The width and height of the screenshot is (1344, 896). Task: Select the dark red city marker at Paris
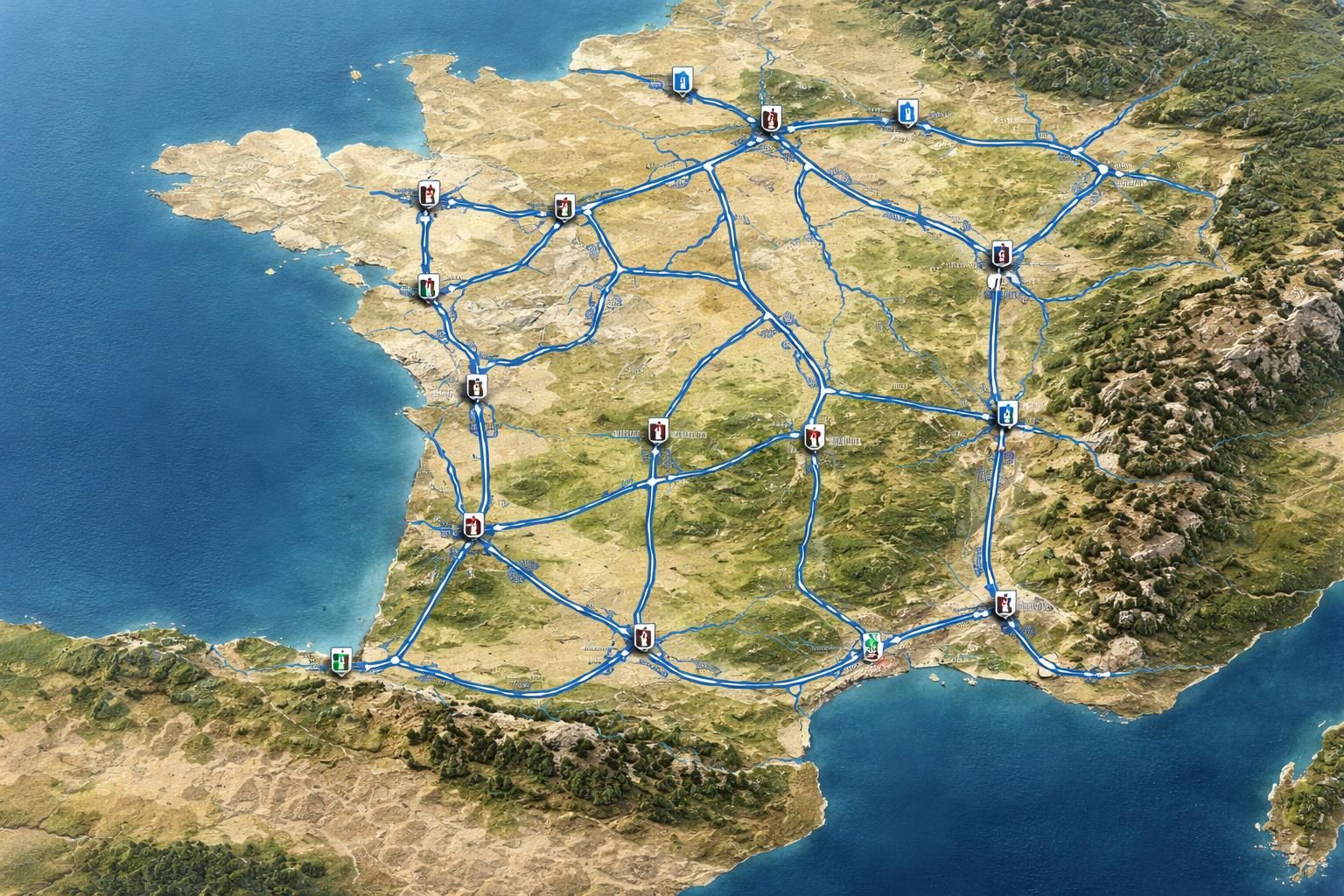[x=771, y=119]
